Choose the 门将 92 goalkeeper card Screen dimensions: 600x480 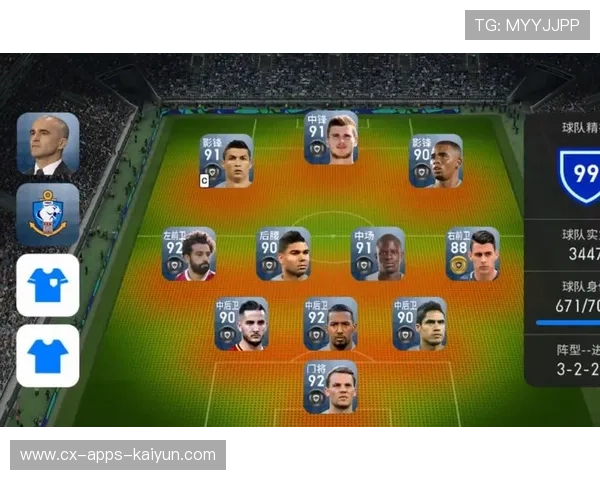click(x=331, y=387)
